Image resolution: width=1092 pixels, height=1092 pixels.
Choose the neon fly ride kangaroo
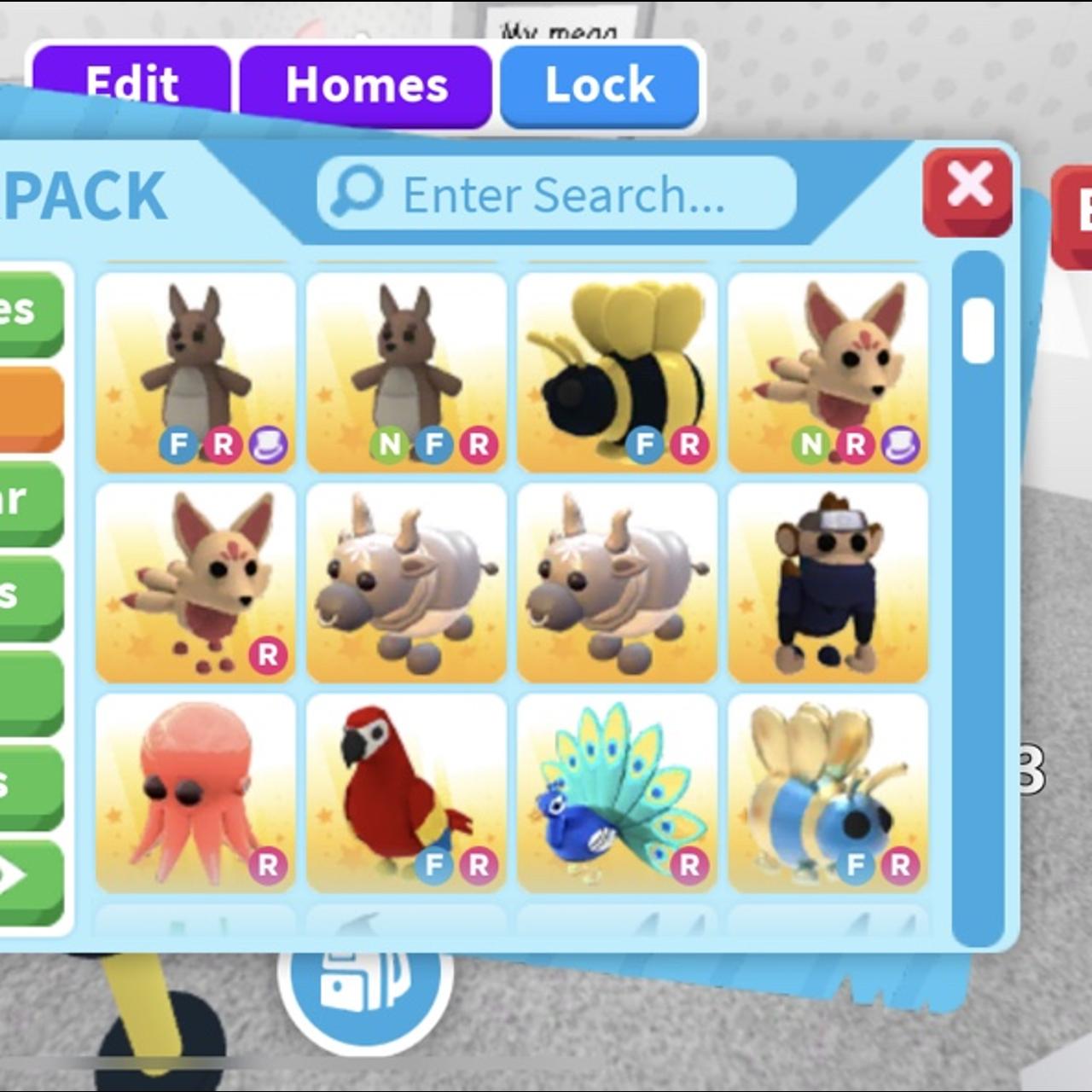(406, 372)
